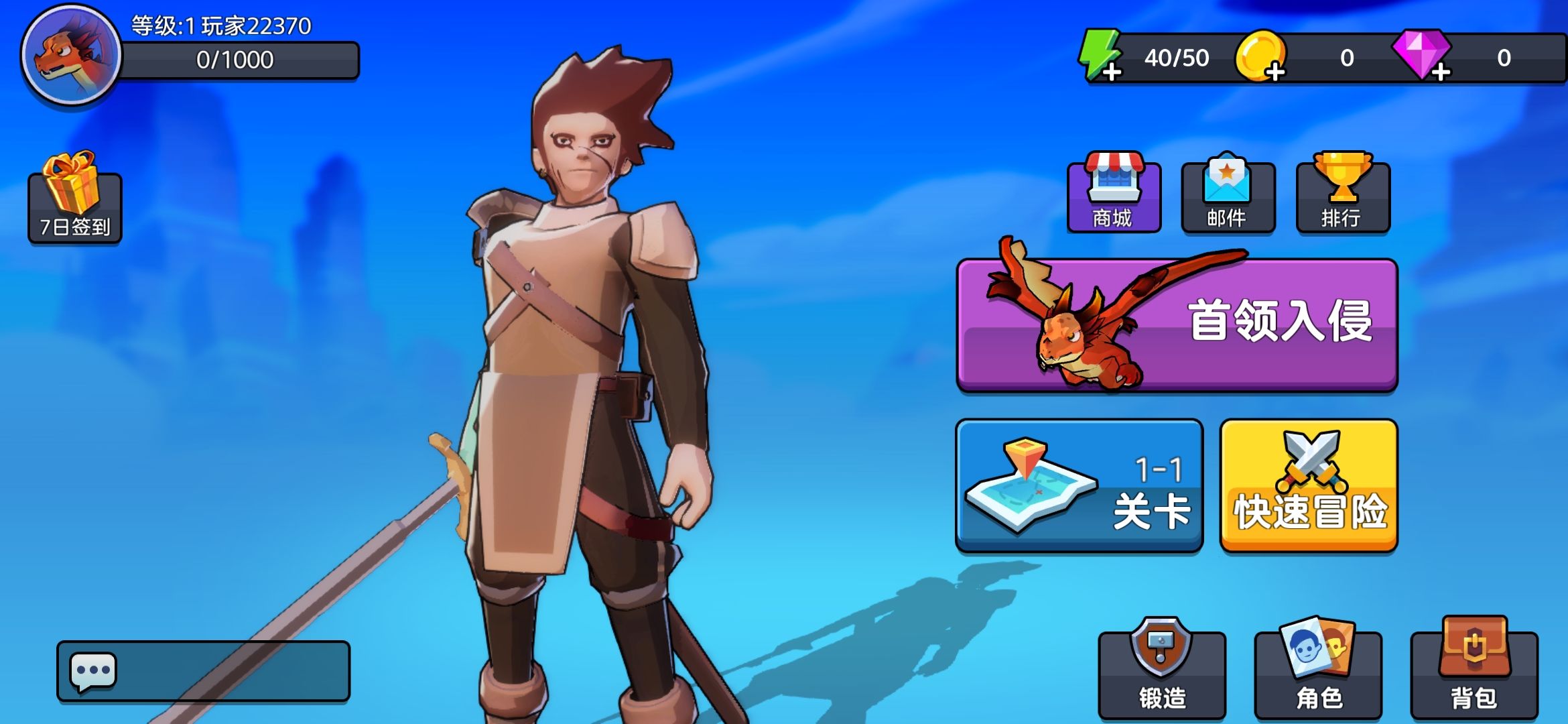This screenshot has height=724, width=1568.
Task: Enter the 首领入侵 boss invasion mode
Action: click(x=1177, y=324)
